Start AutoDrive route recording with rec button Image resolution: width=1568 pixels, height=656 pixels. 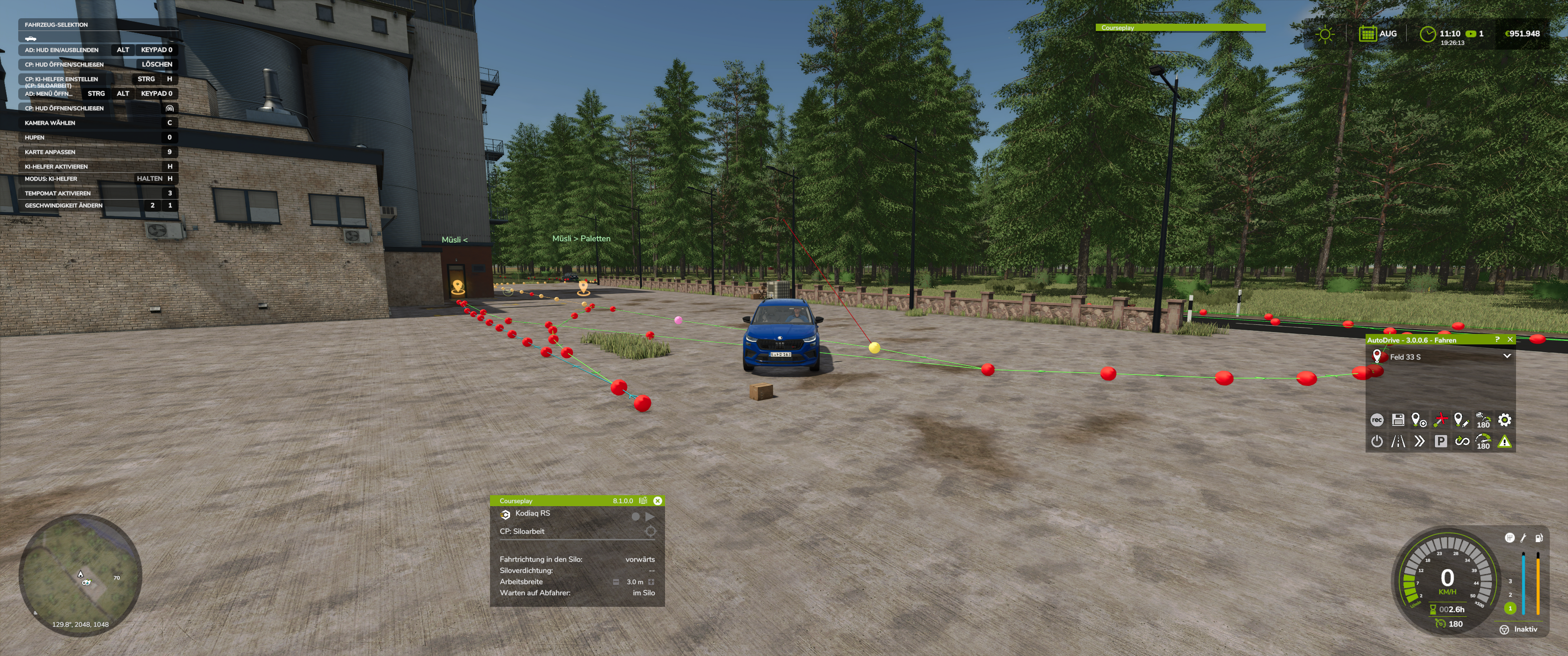(x=1376, y=420)
